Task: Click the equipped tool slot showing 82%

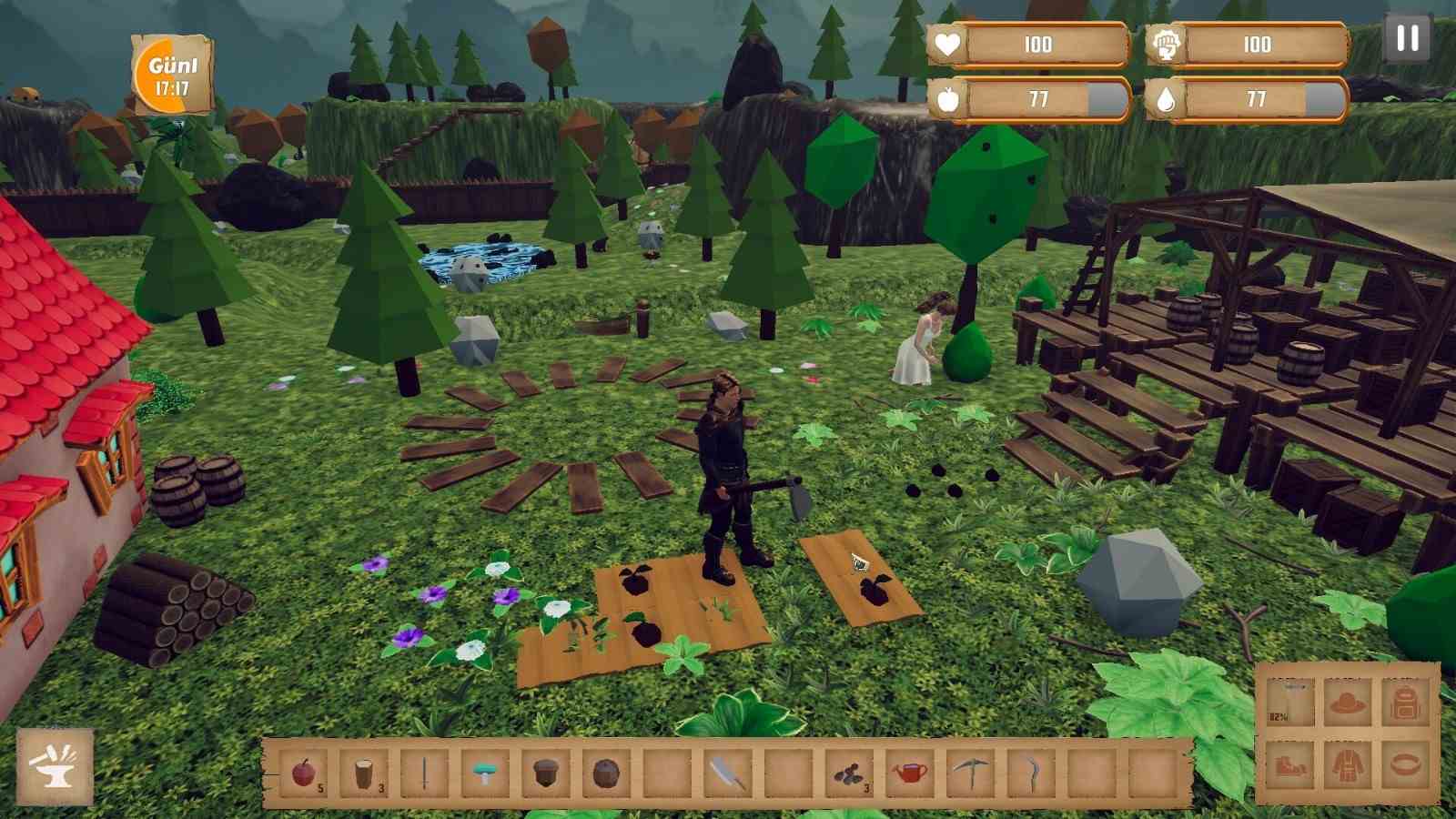Action: [x=1290, y=703]
